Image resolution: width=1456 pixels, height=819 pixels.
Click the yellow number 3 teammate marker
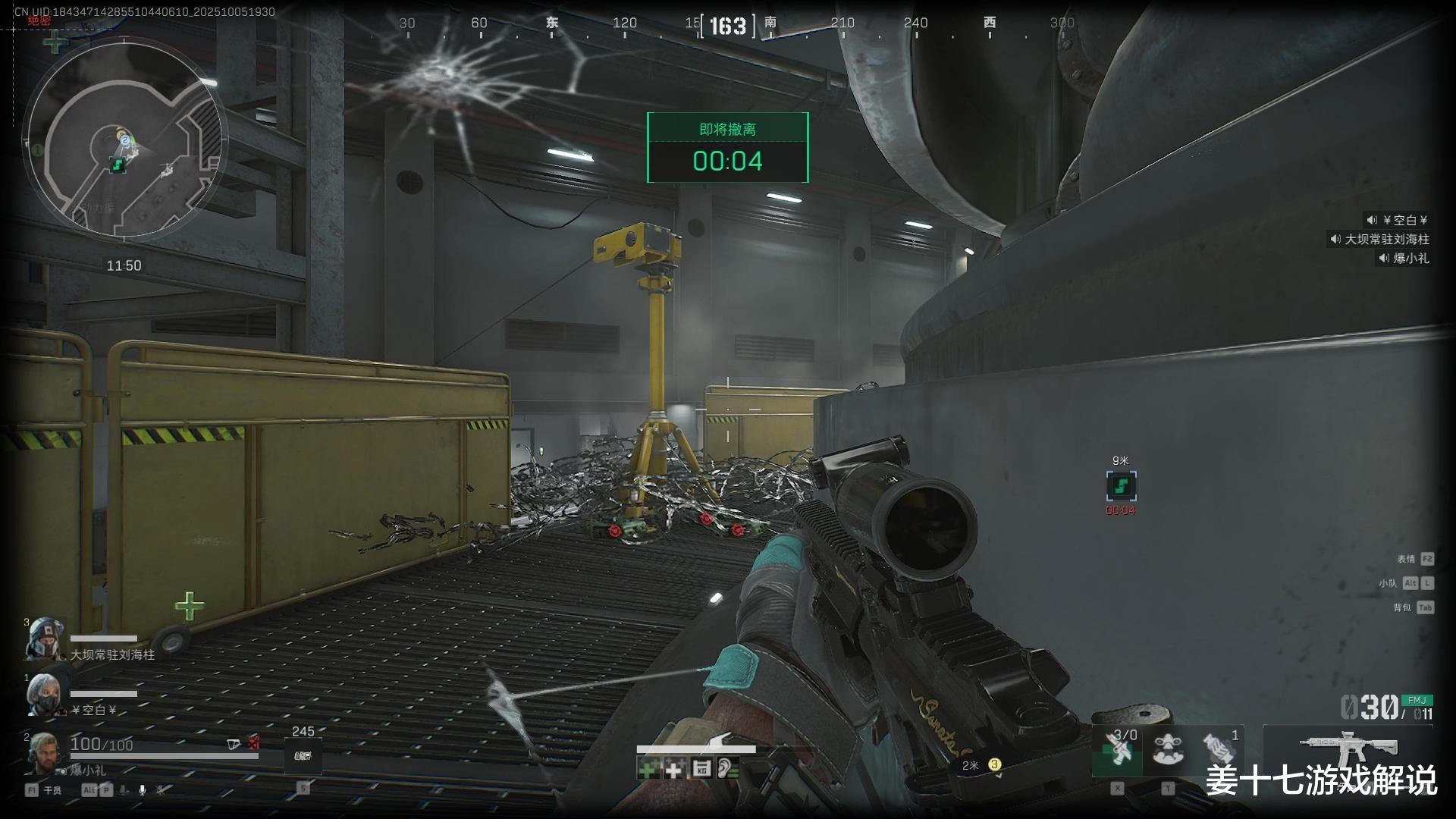(x=994, y=764)
